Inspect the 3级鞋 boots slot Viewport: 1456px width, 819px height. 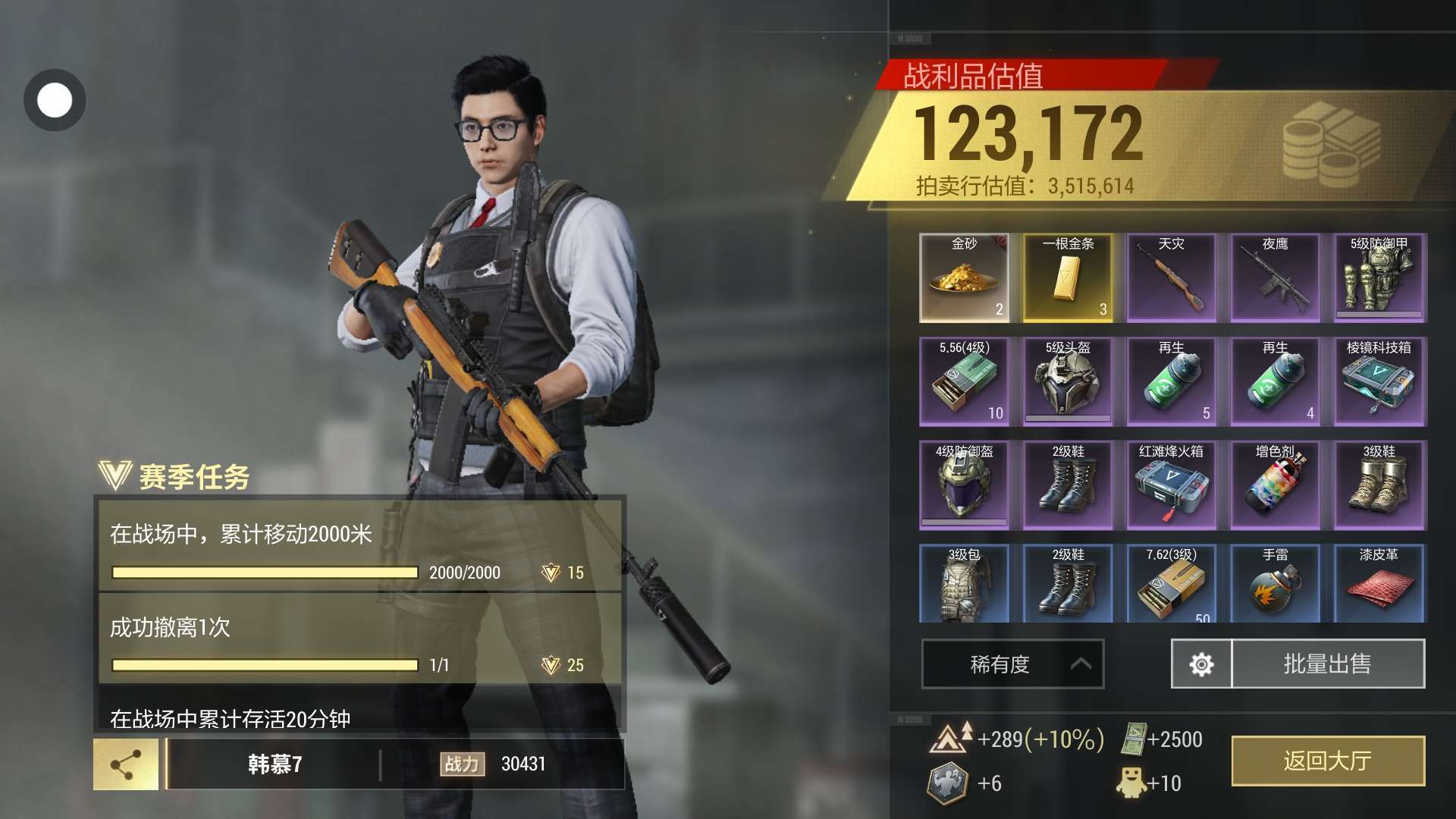1379,485
